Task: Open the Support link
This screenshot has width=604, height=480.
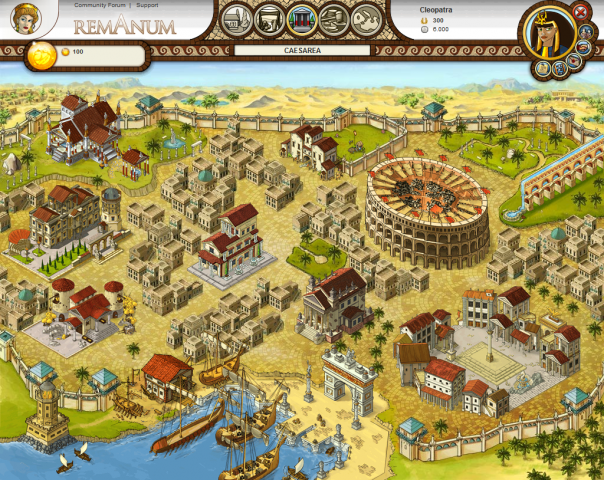Action: coord(147,5)
